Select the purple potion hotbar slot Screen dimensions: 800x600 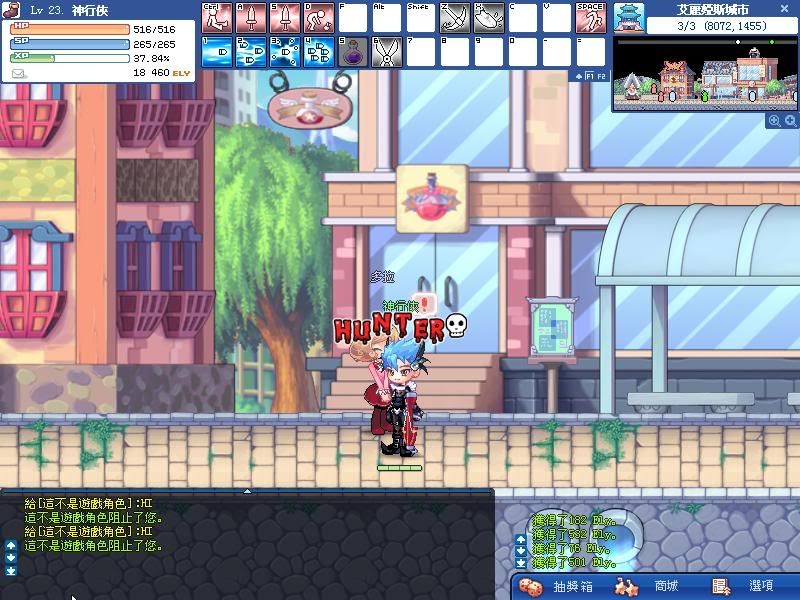click(352, 52)
